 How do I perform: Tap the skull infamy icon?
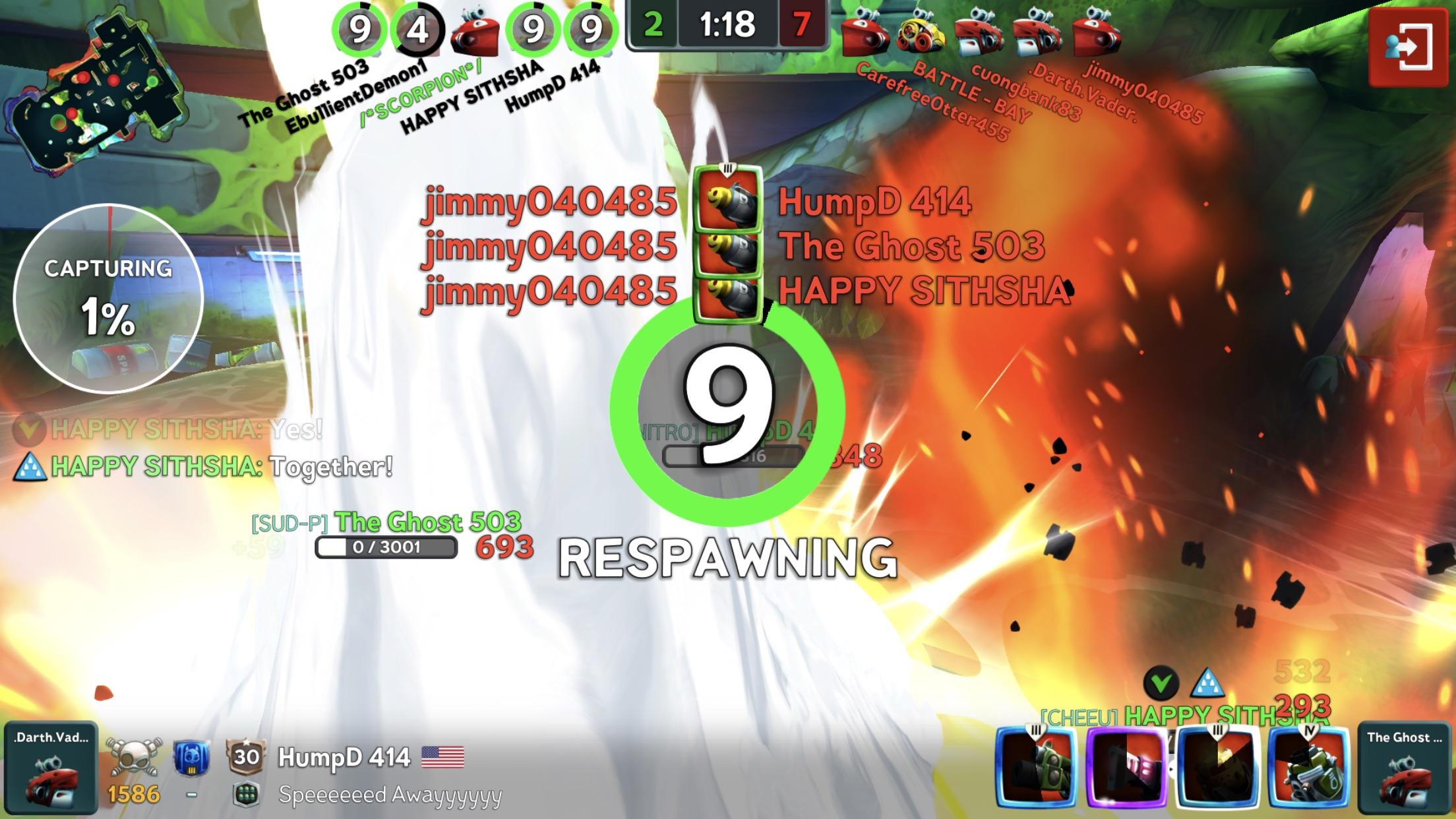pyautogui.click(x=134, y=757)
